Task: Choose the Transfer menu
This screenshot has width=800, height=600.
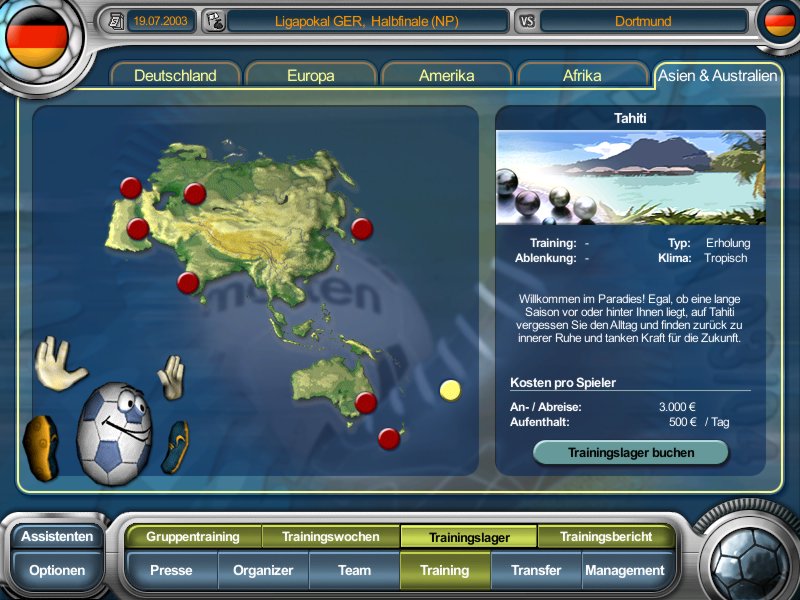Action: click(536, 571)
